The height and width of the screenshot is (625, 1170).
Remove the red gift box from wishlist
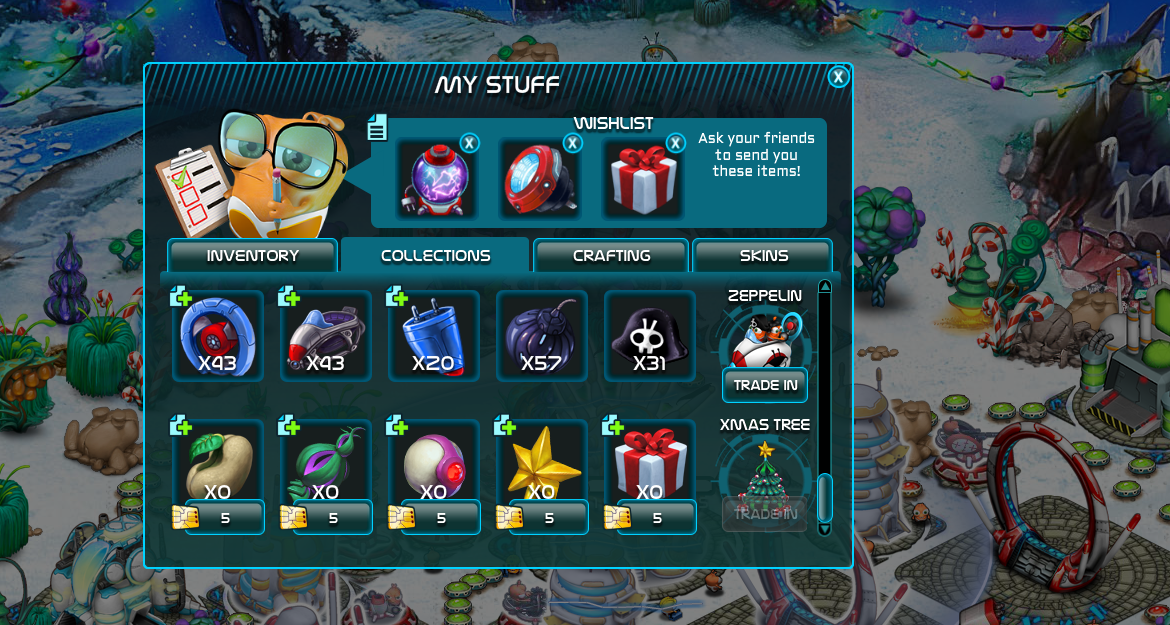[x=675, y=143]
